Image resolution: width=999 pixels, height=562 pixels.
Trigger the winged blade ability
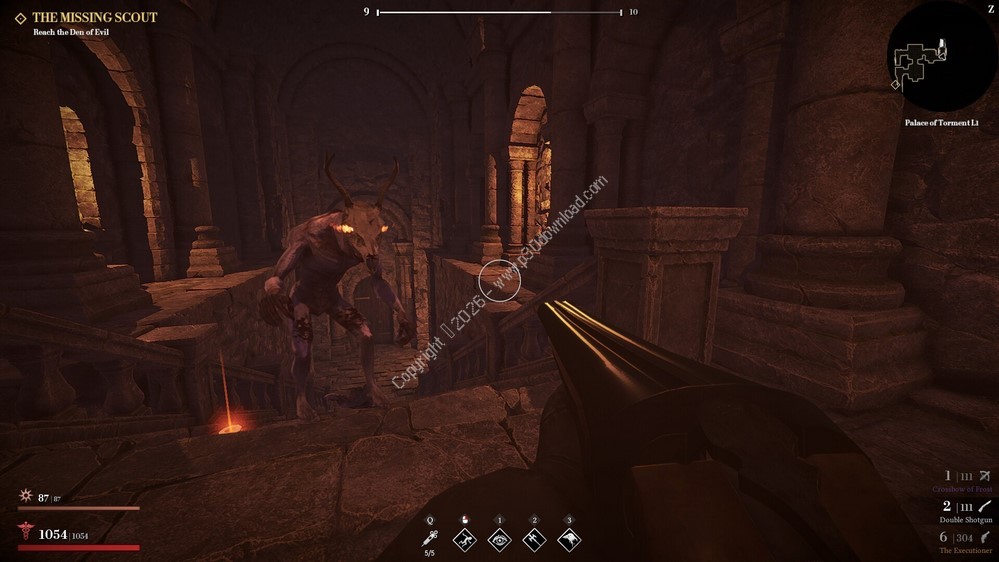(534, 540)
